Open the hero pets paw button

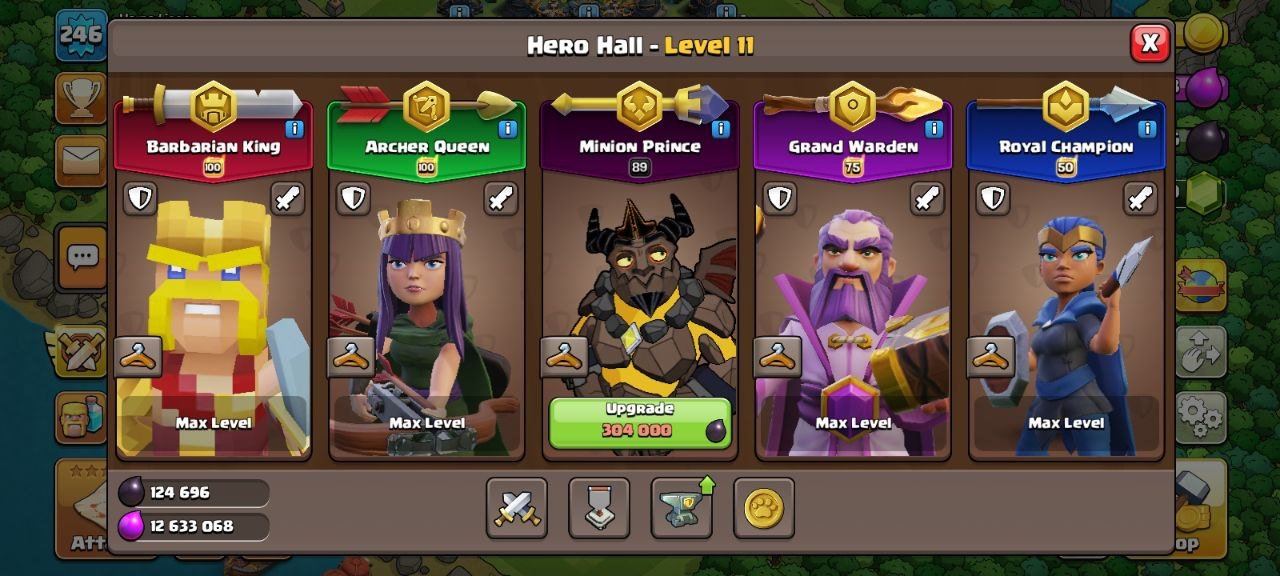tap(764, 508)
